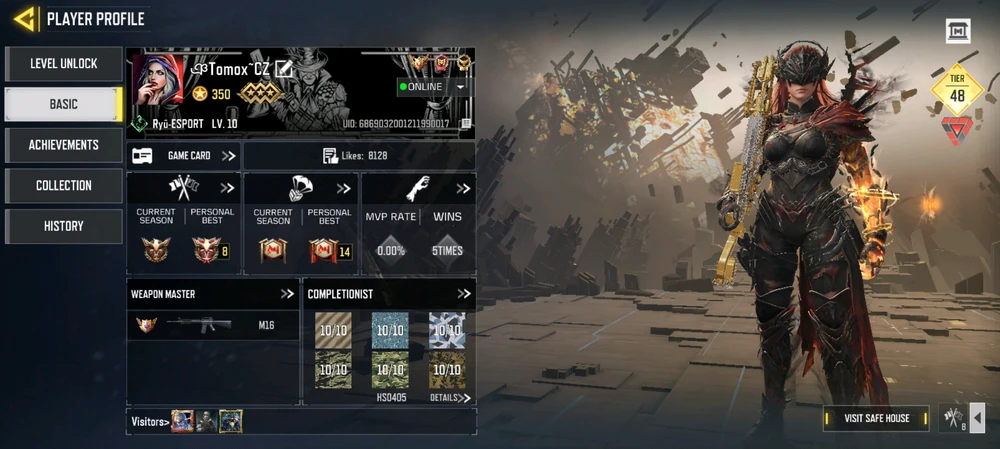Click the Tier 48 badge
1000x449 pixels.
point(957,90)
